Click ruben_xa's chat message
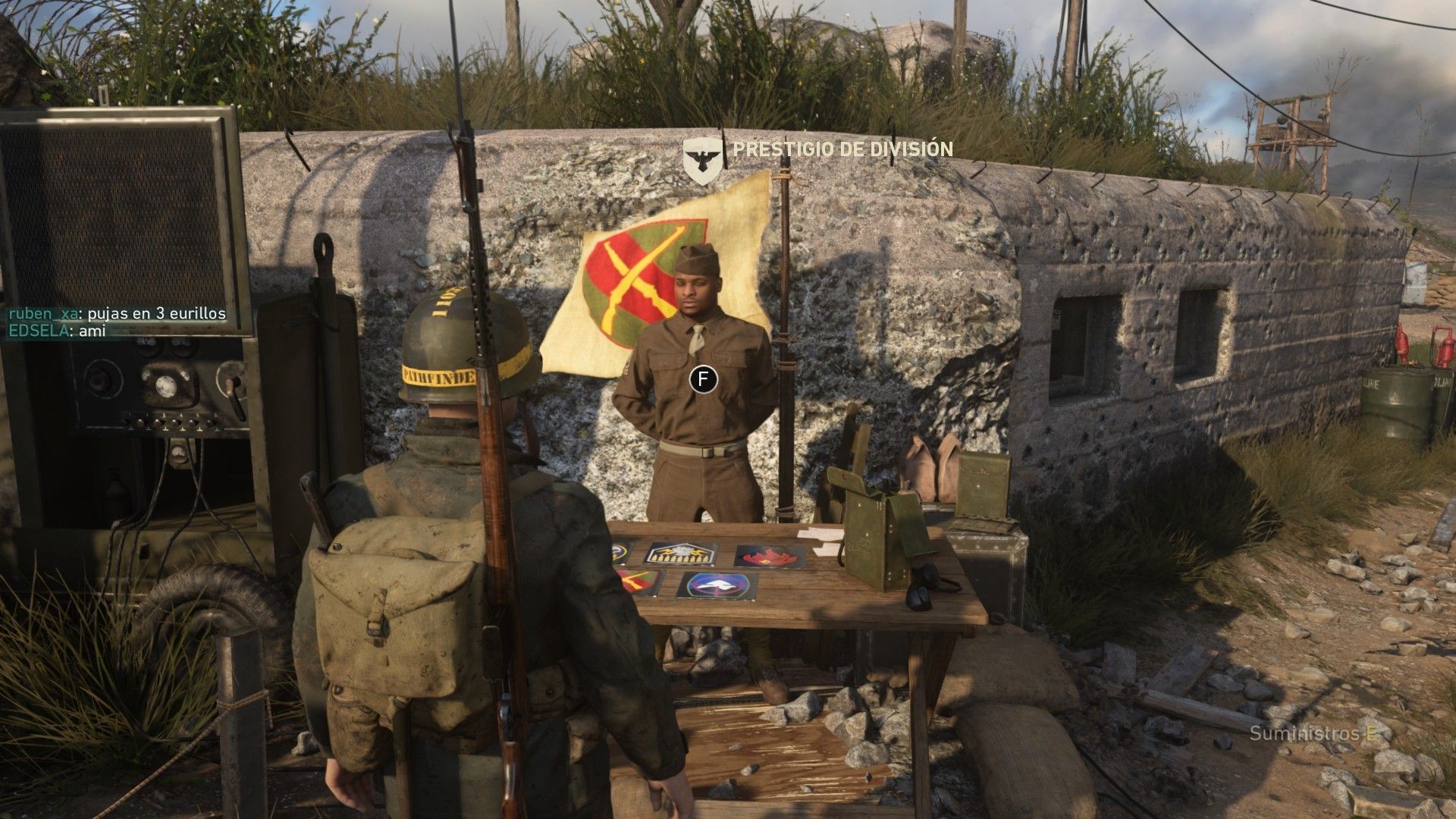The image size is (1456, 819). click(x=117, y=314)
